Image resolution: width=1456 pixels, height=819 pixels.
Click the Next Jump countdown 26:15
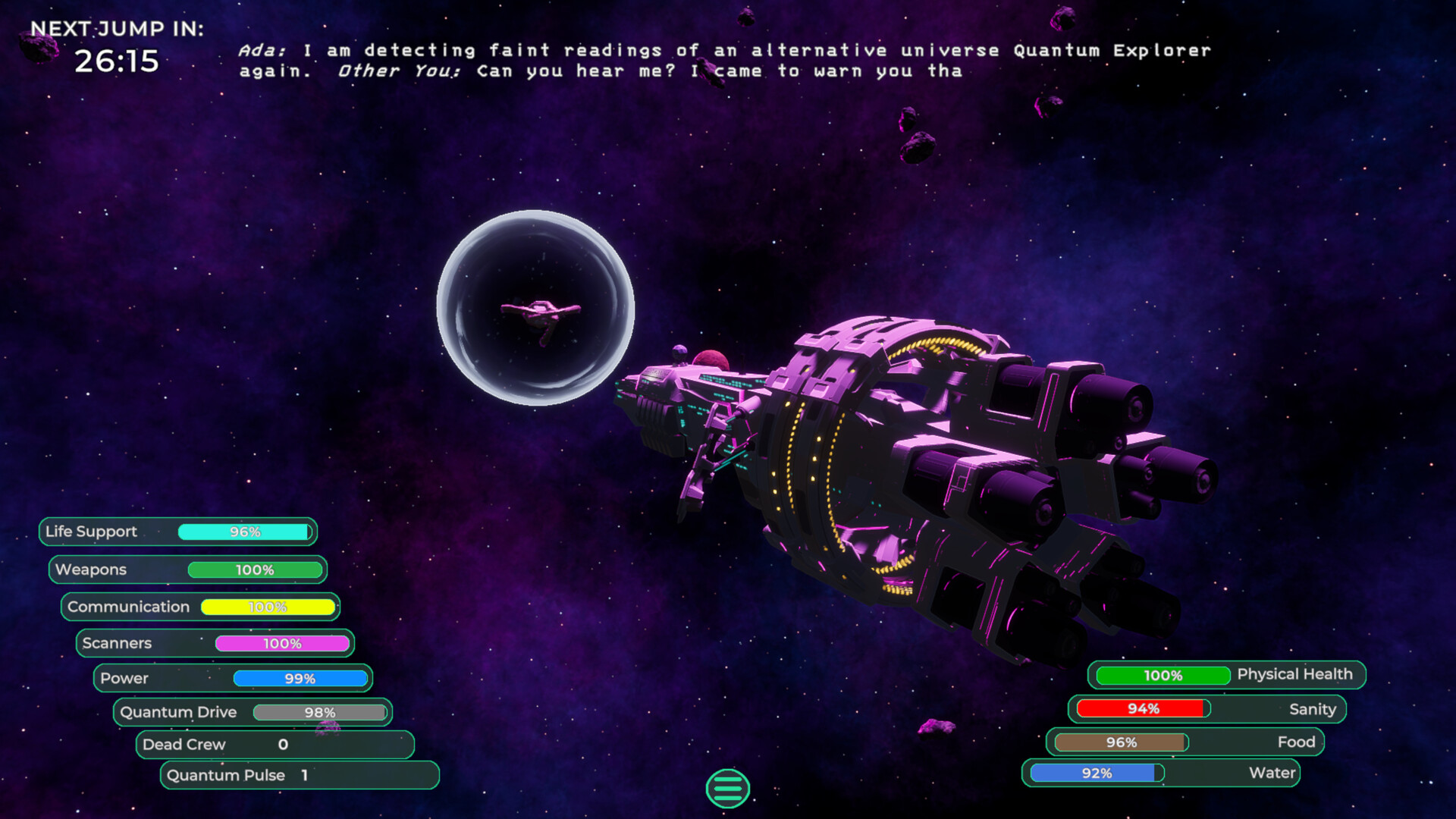coord(118,60)
